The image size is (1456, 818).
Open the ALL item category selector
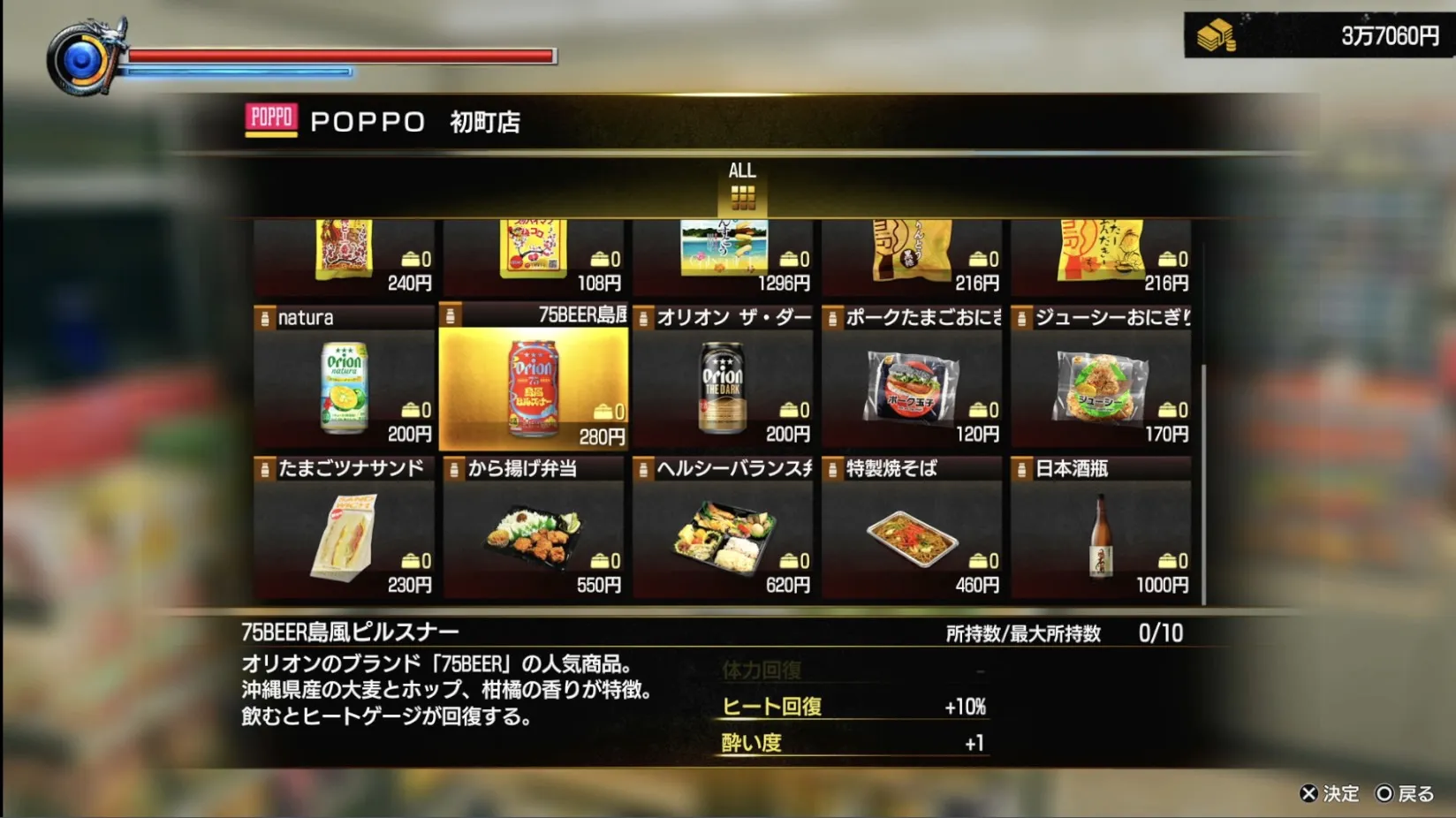(742, 186)
